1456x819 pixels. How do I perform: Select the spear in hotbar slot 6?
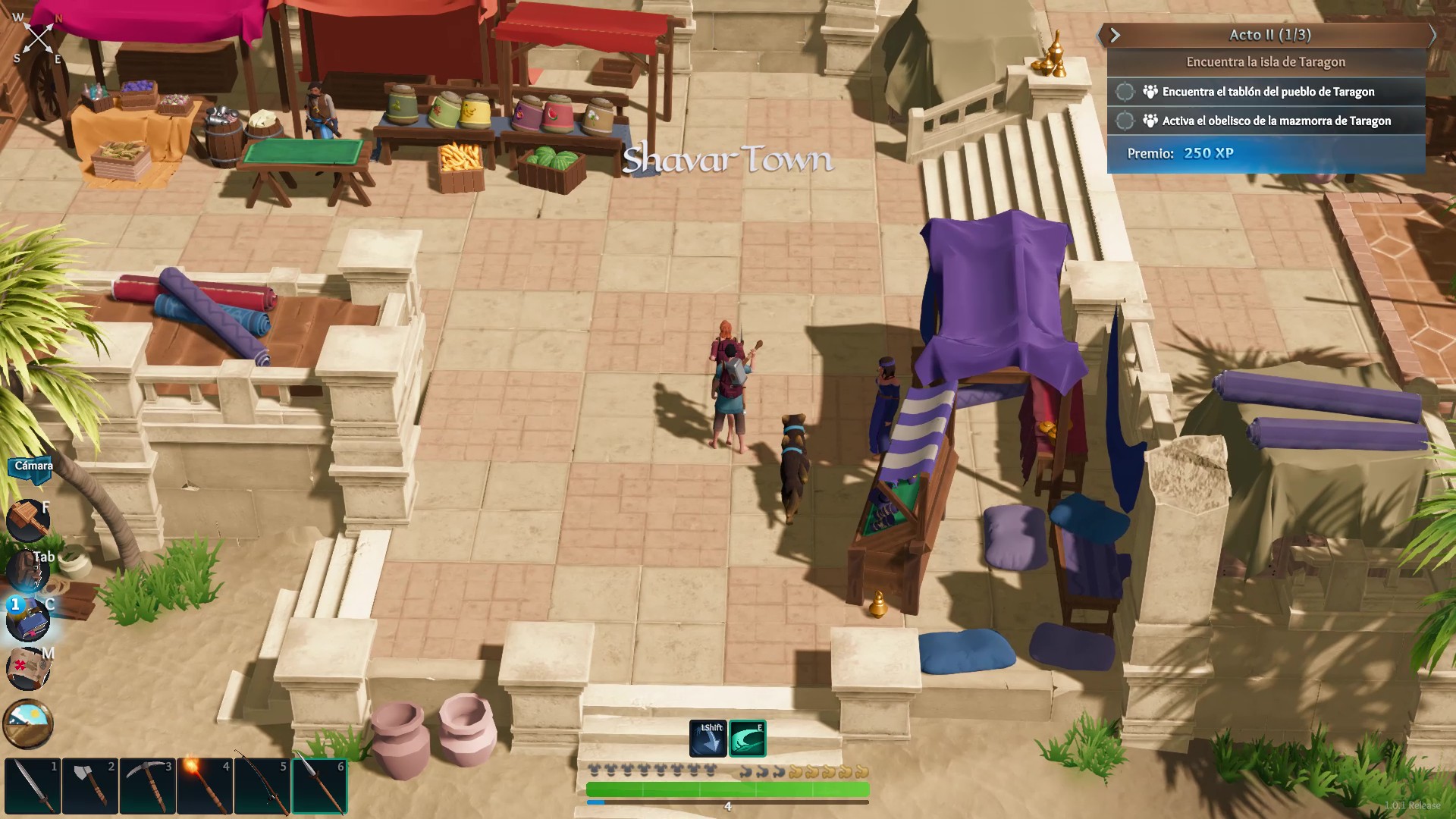coord(320,786)
